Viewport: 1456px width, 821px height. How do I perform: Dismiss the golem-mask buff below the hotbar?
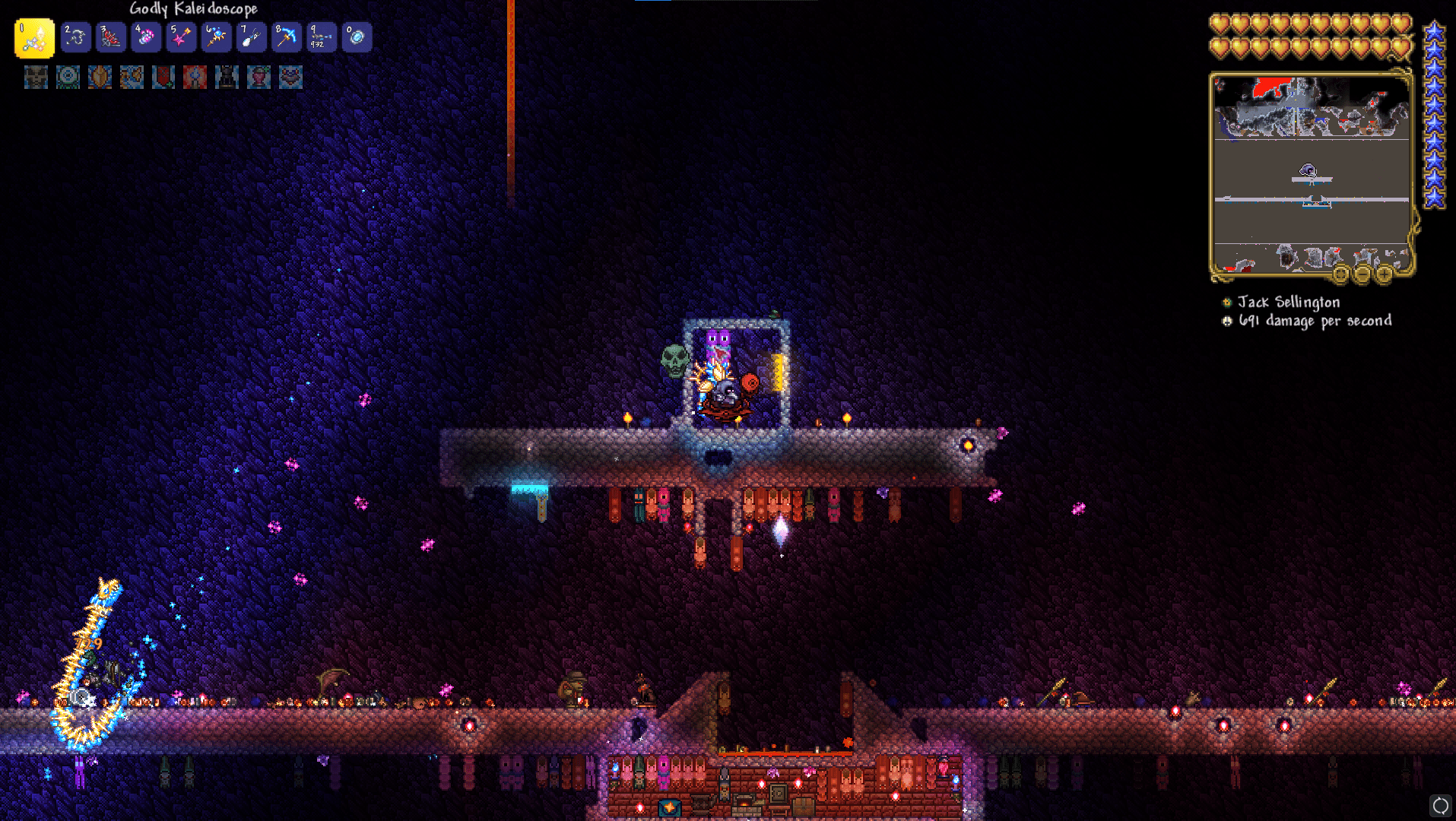36,77
